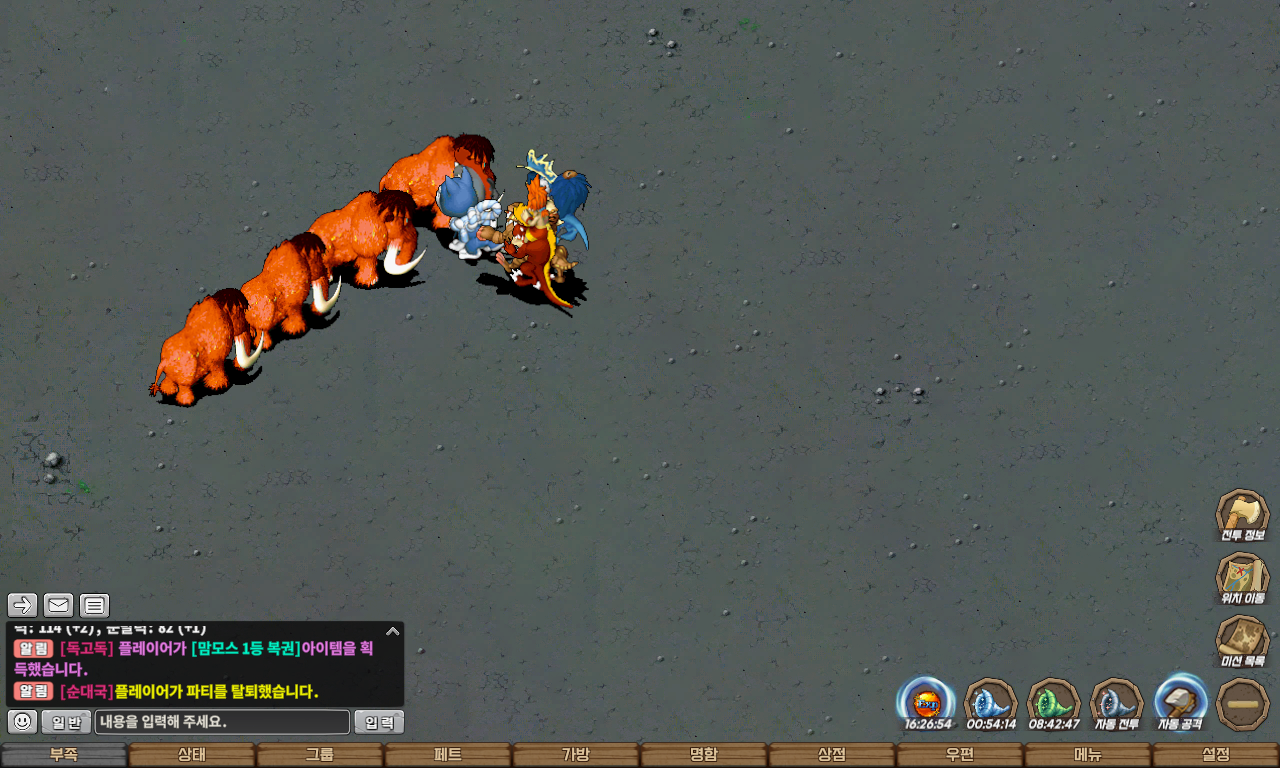The height and width of the screenshot is (768, 1280).
Task: Open the 그룹 (group) menu
Action: pos(319,755)
